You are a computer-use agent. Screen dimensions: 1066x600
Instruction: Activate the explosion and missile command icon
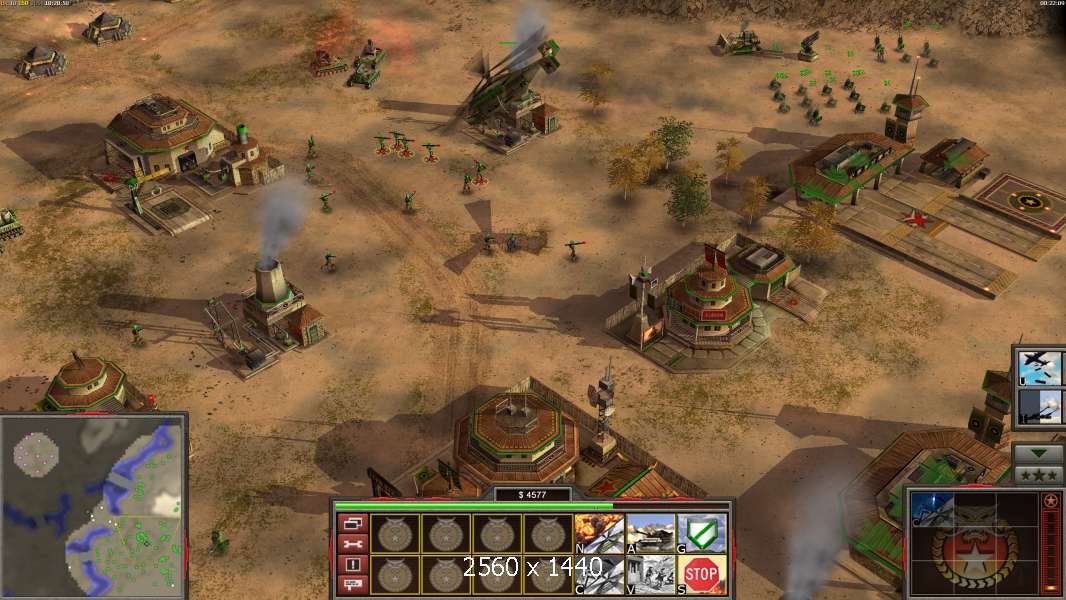click(x=600, y=531)
